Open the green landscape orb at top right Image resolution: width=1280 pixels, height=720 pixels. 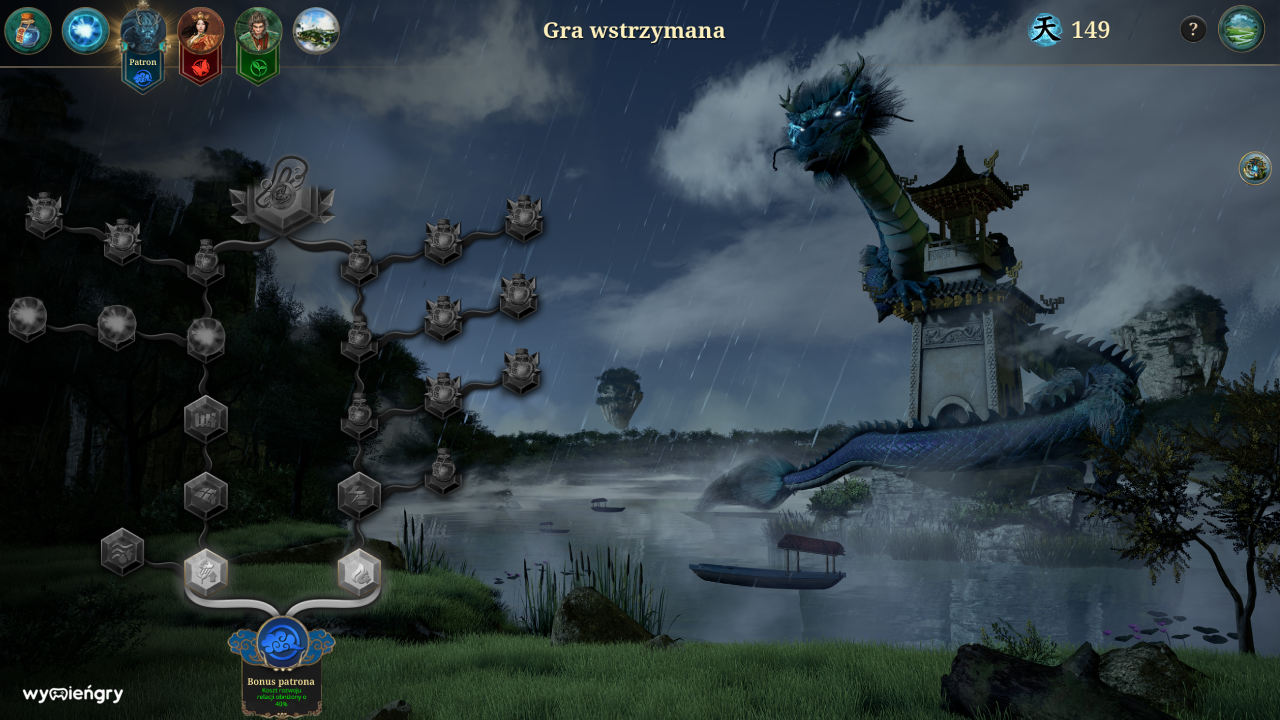tap(1240, 31)
